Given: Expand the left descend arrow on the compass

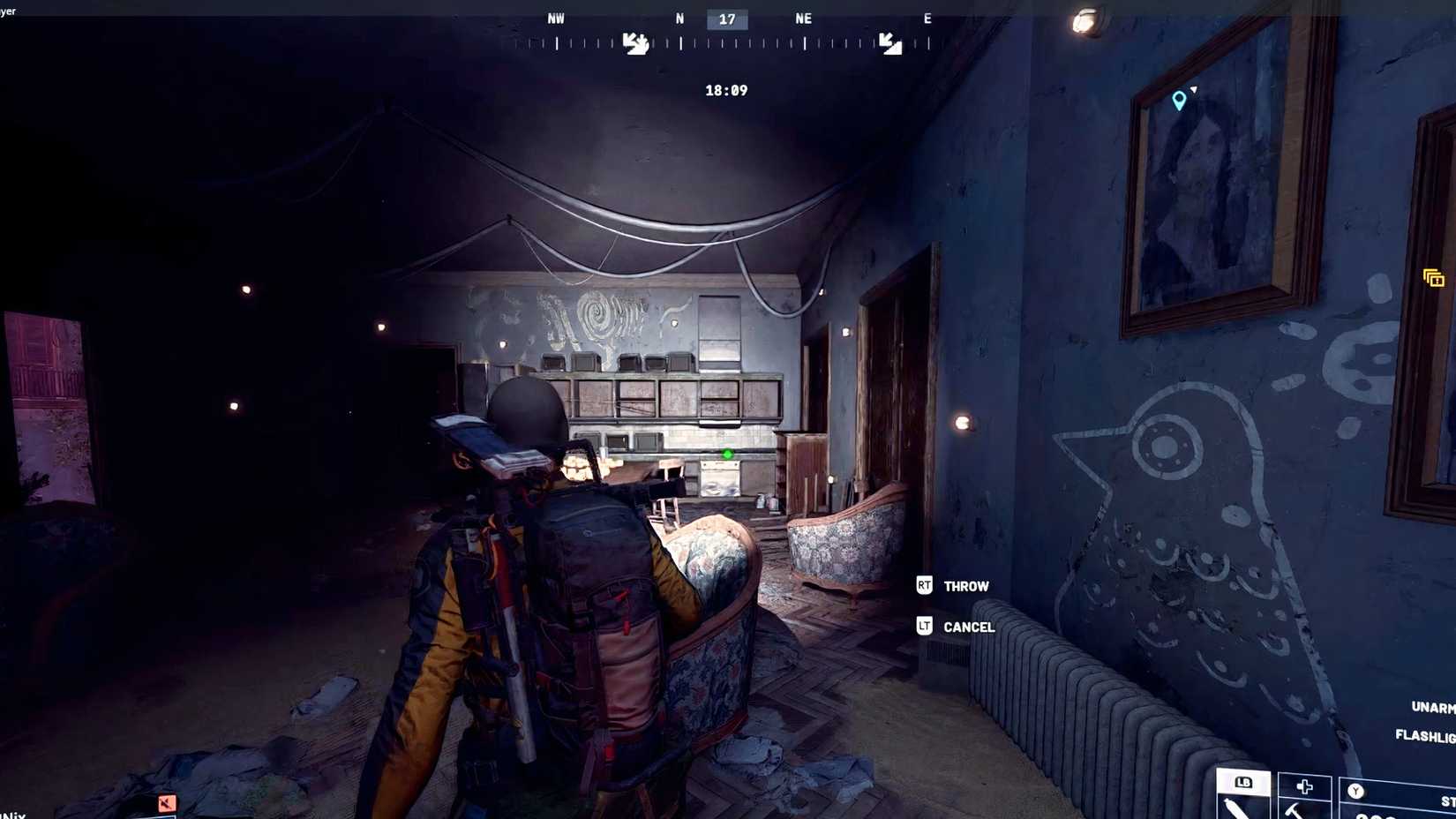Looking at the screenshot, I should coord(637,42).
